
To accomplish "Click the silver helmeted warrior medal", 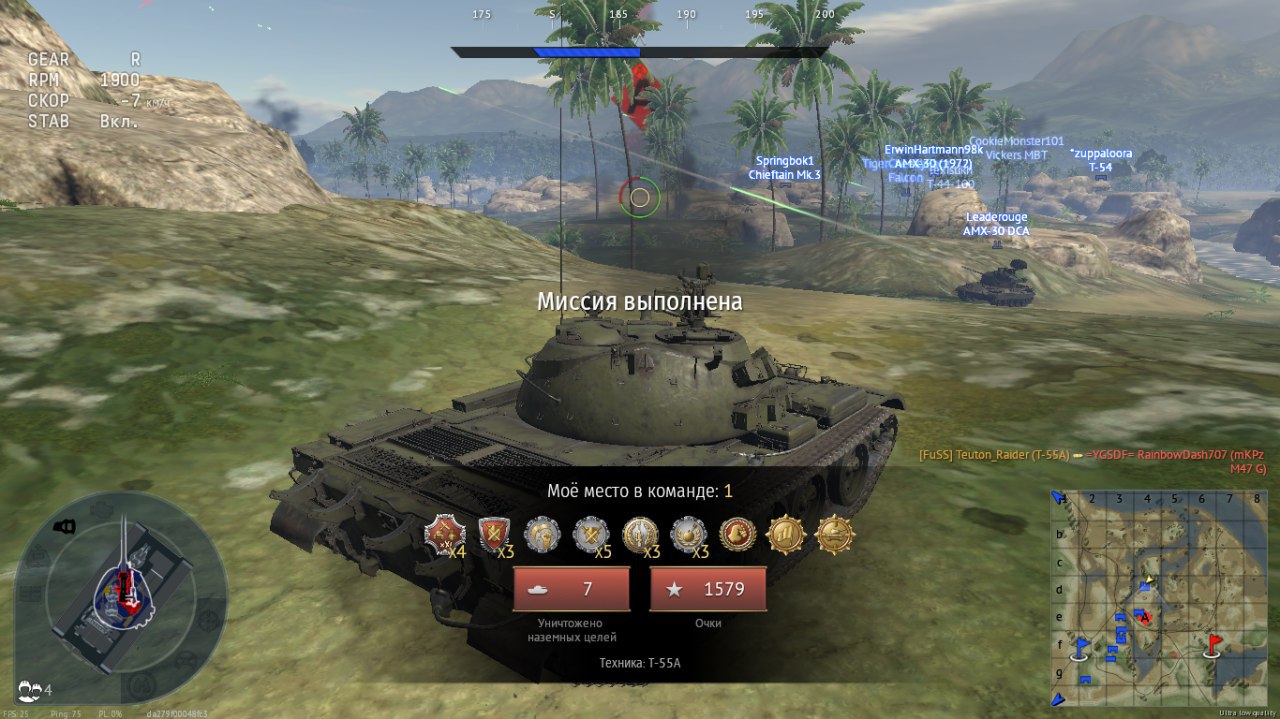I will pos(541,535).
